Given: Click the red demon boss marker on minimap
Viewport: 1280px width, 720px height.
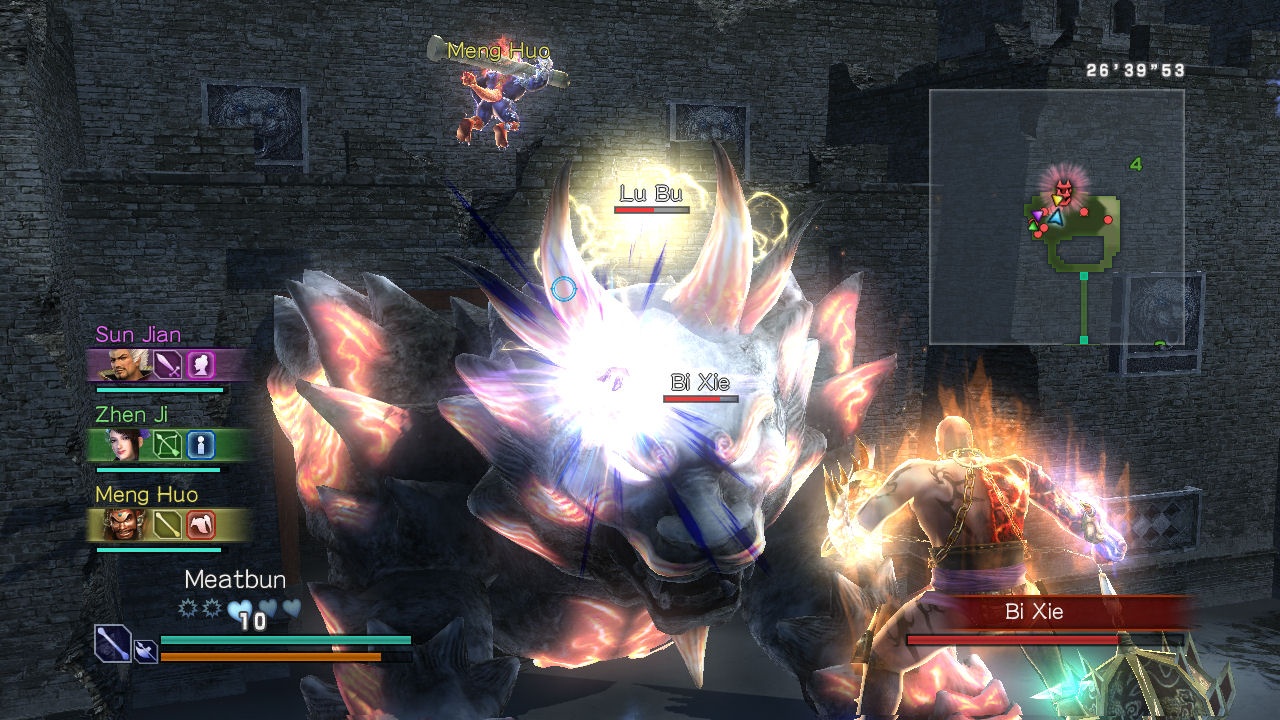Looking at the screenshot, I should pyautogui.click(x=1064, y=187).
